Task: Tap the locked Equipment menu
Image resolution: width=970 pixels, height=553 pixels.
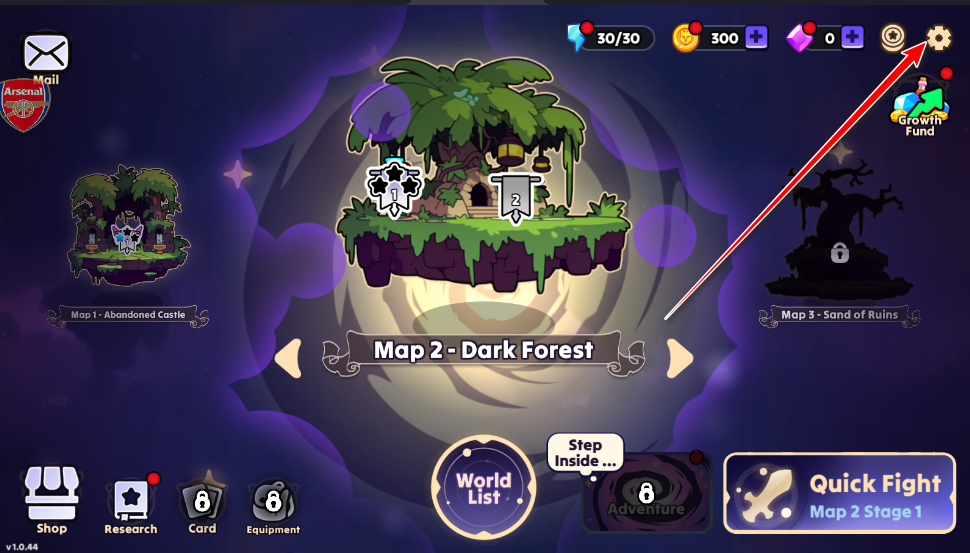Action: (x=272, y=505)
